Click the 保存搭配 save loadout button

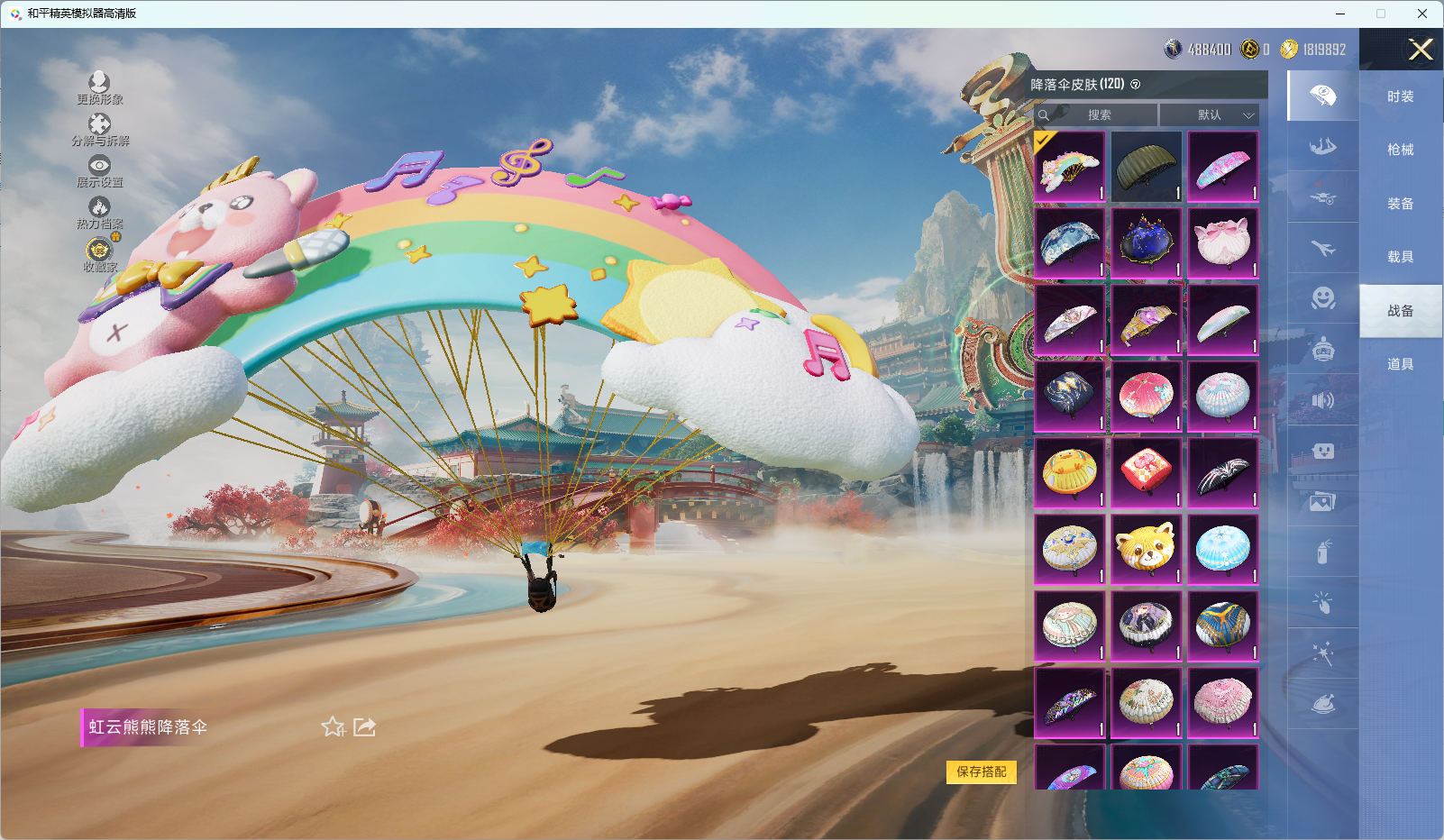click(x=981, y=772)
